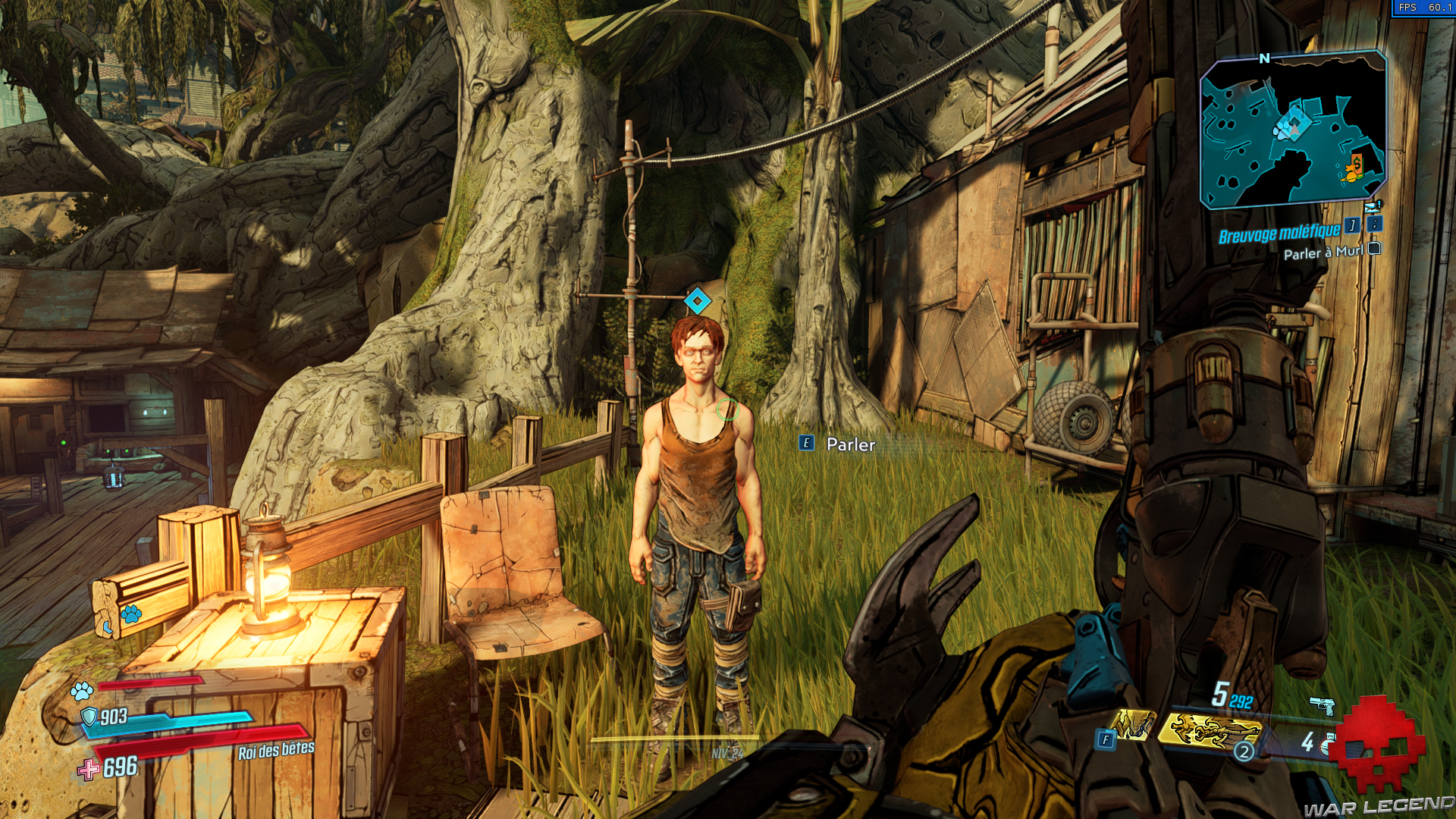Click the pistol weapon type icon

(x=1323, y=705)
